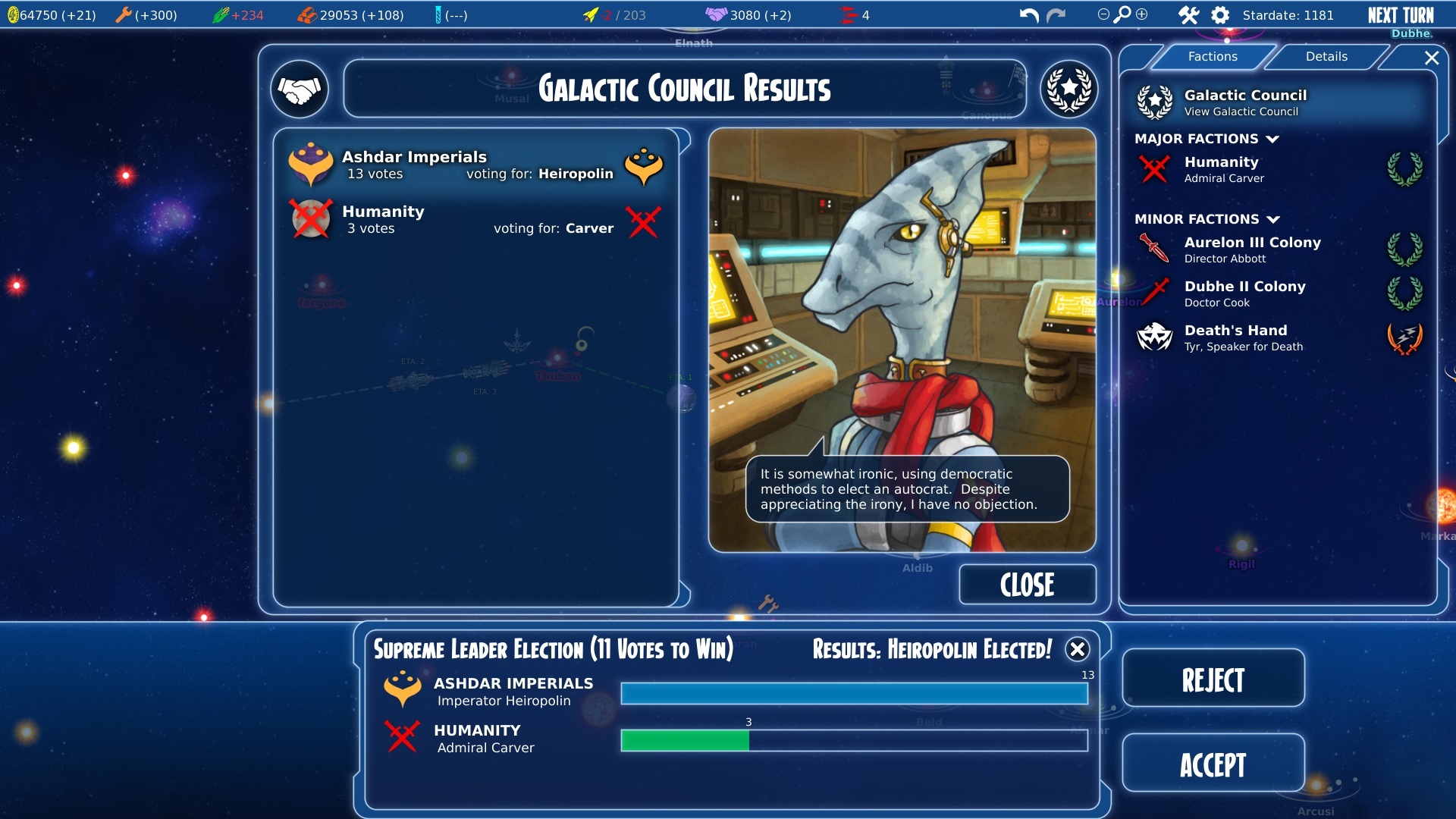Collapse the Major Factions section
This screenshot has height=819, width=1456.
coord(1273,140)
